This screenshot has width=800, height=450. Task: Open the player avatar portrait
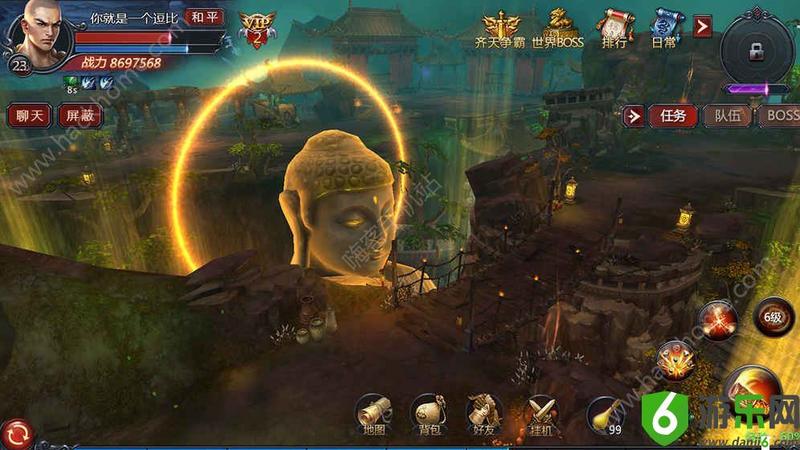[35, 33]
